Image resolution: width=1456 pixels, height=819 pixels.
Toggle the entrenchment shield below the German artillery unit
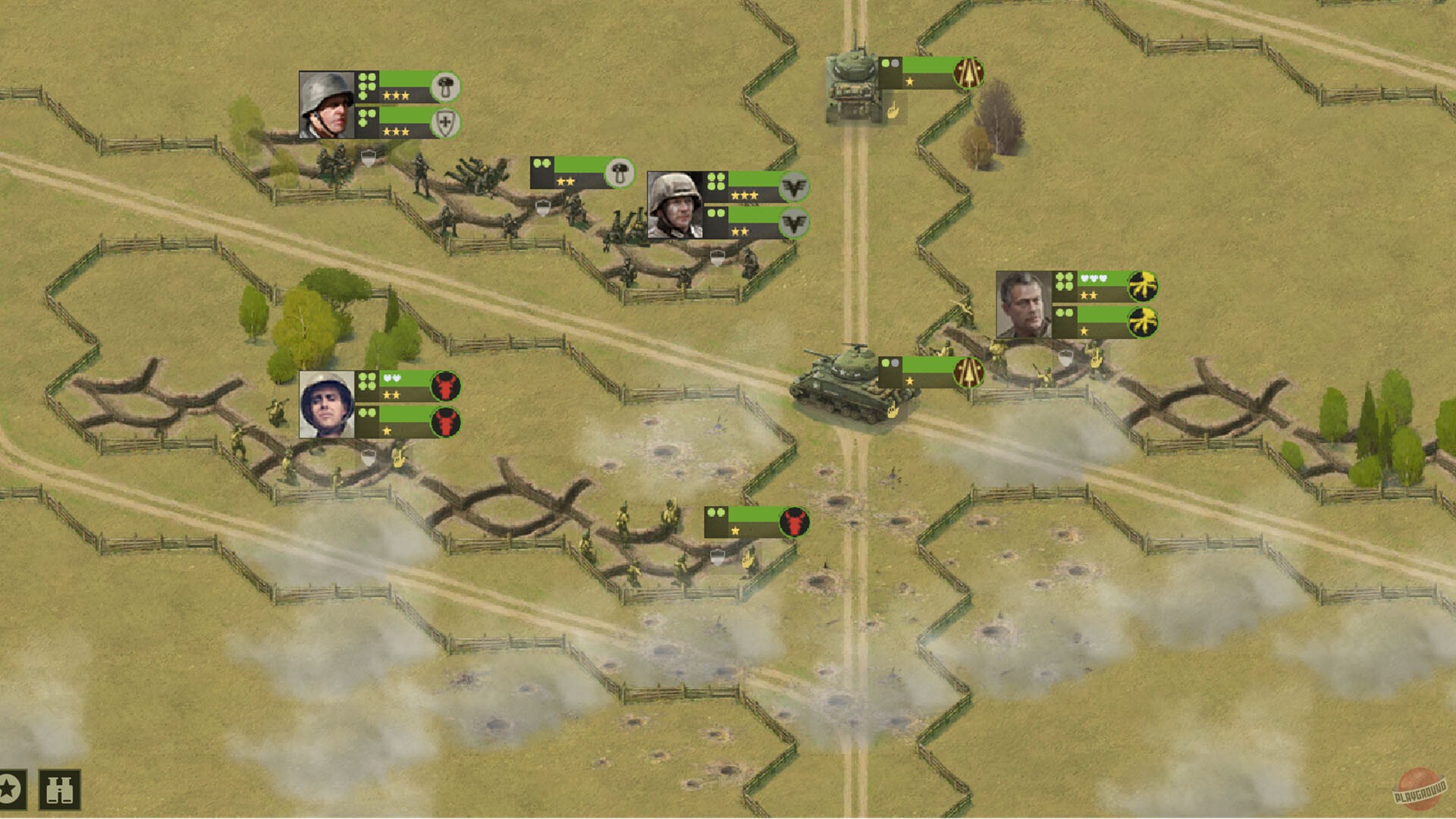(541, 208)
